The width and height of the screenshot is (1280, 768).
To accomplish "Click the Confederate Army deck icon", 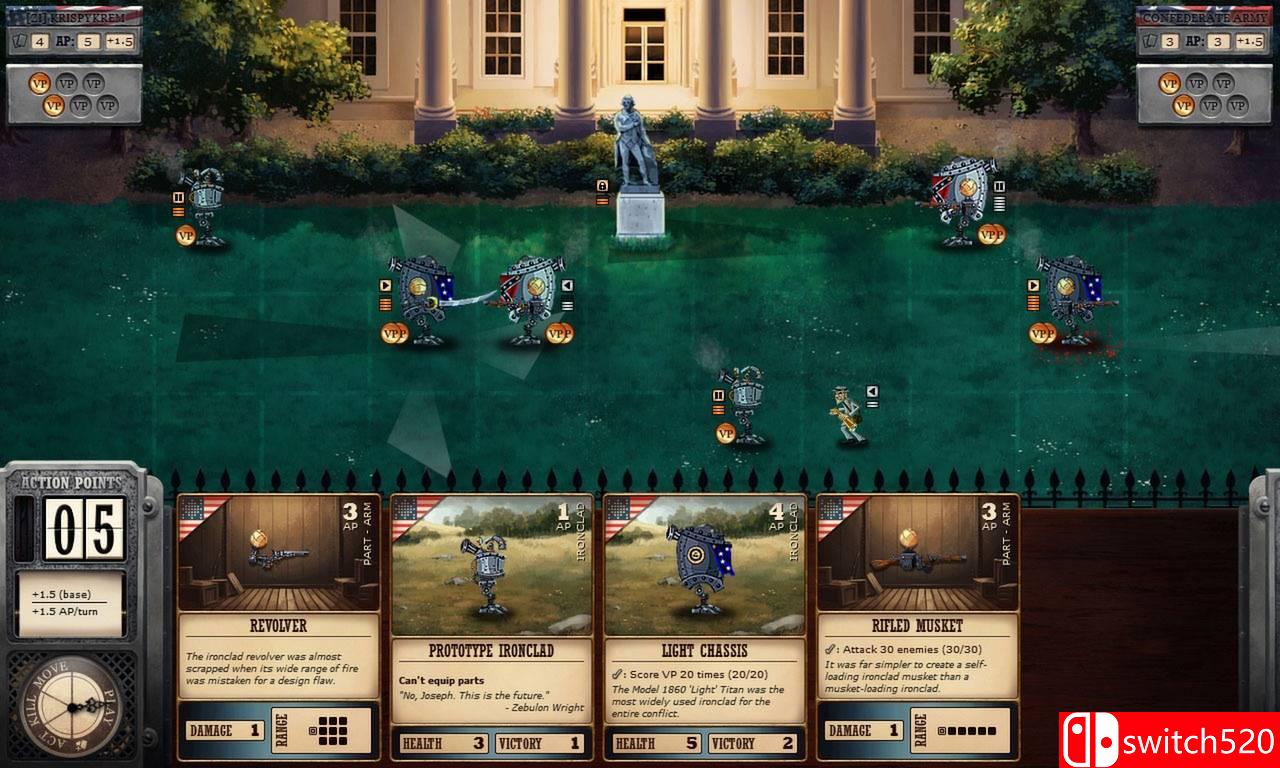I will coord(1150,40).
